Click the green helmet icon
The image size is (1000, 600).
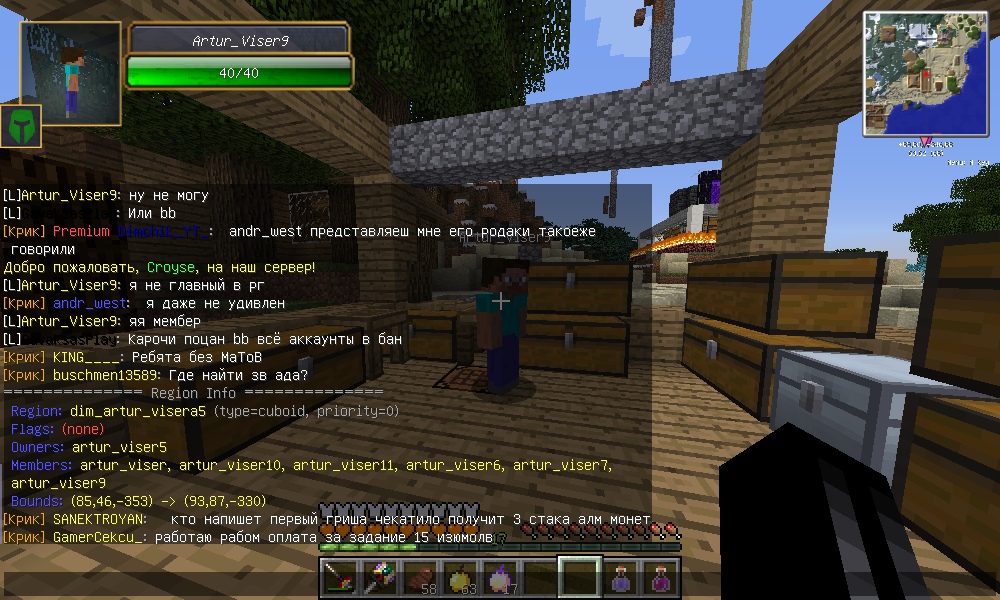tap(21, 126)
